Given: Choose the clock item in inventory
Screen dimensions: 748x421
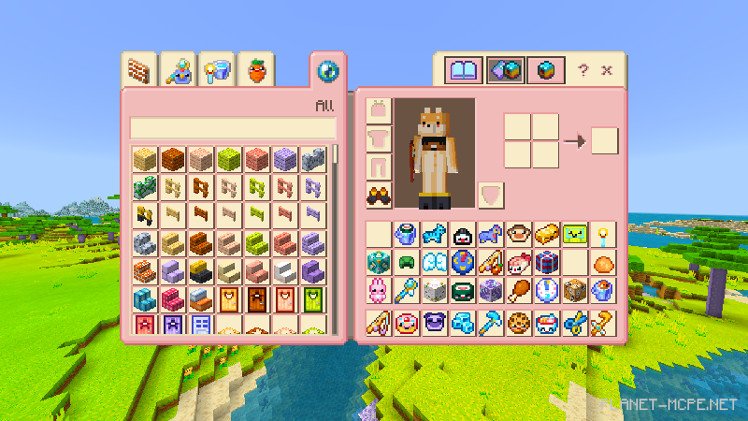Looking at the screenshot, I should pyautogui.click(x=546, y=291).
